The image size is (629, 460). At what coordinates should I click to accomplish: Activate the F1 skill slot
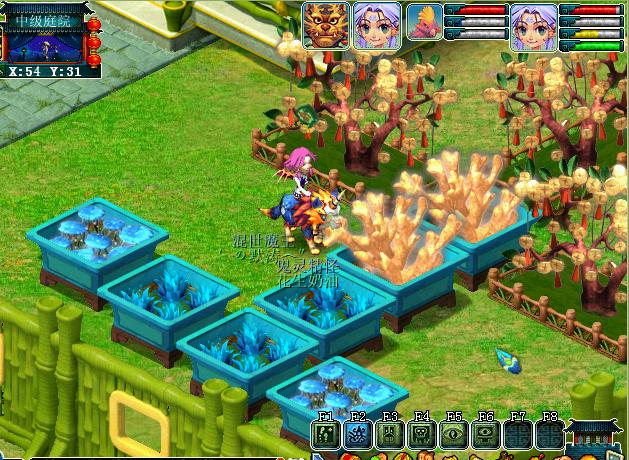pyautogui.click(x=325, y=435)
